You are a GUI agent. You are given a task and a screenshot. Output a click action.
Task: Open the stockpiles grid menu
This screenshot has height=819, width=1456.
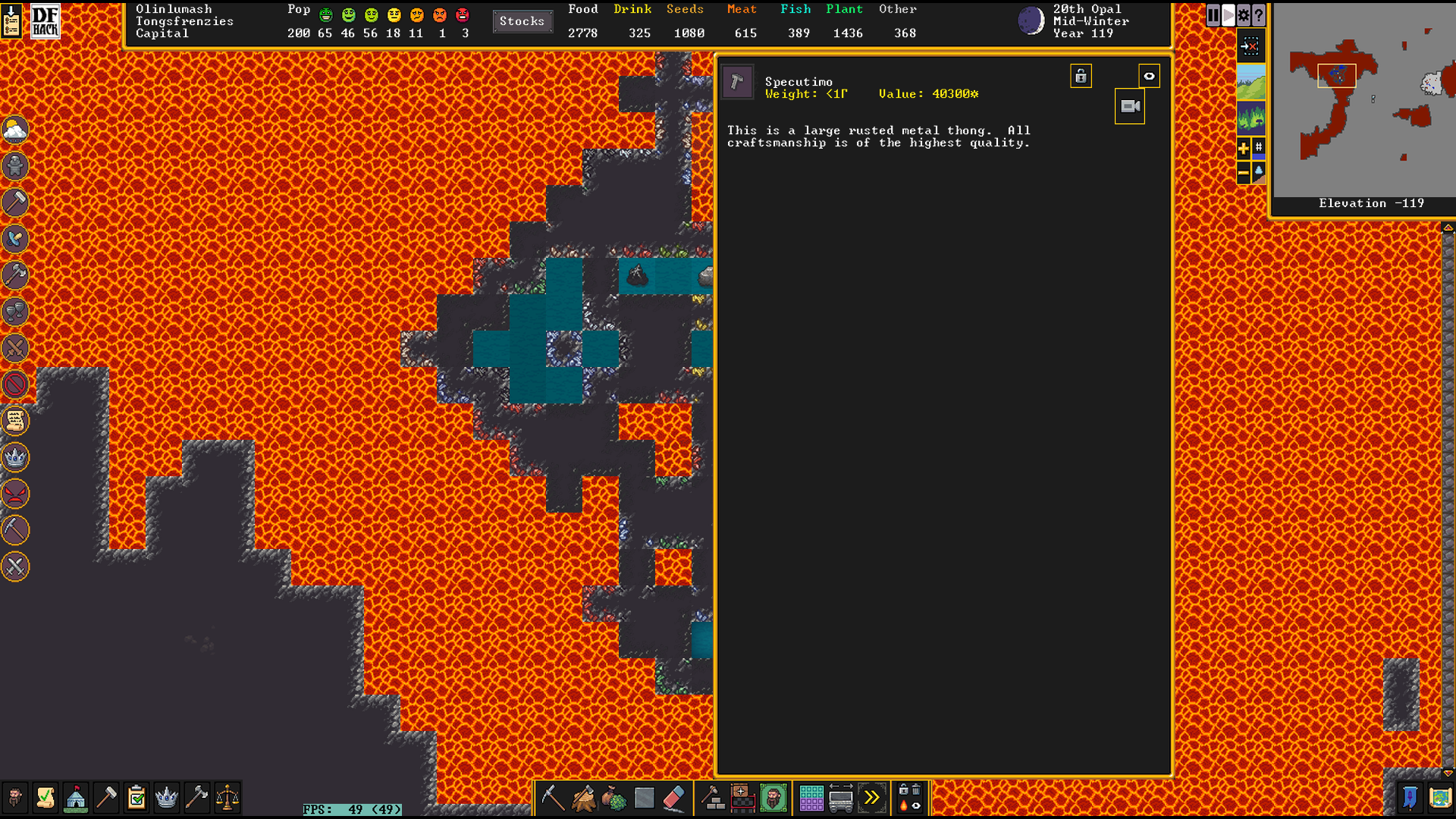tap(811, 798)
